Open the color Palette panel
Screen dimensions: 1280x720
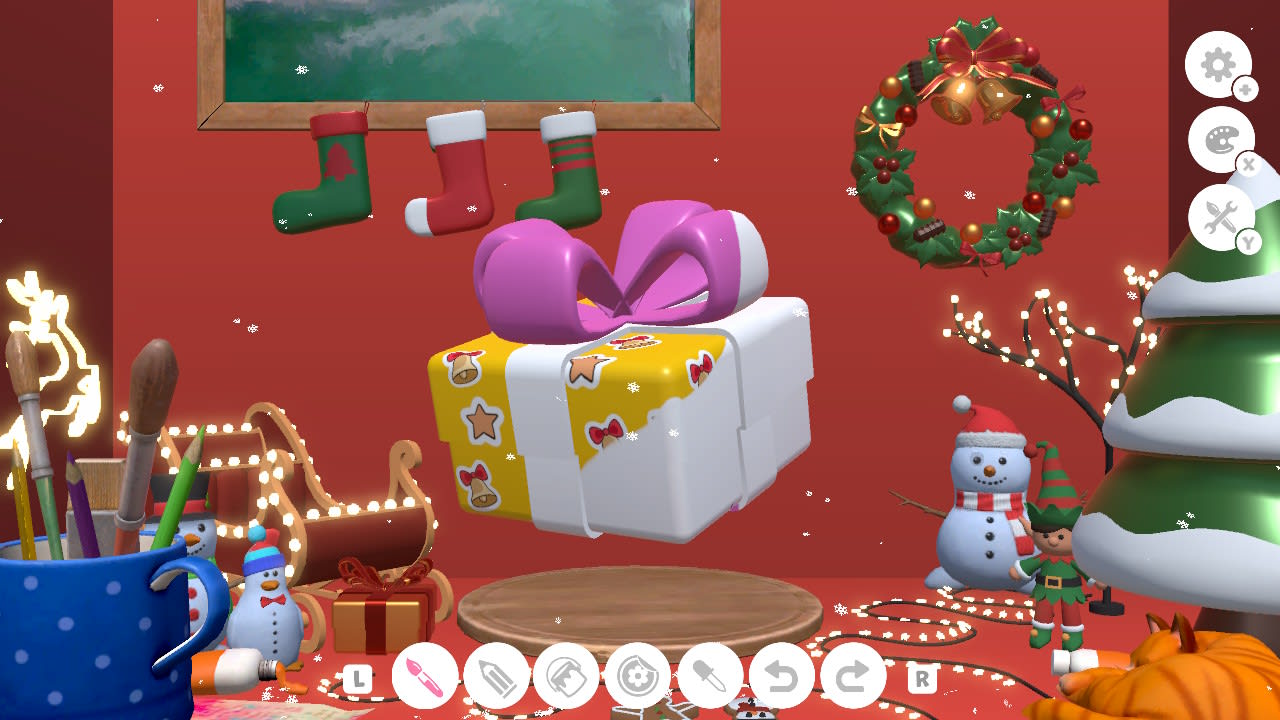point(1222,138)
